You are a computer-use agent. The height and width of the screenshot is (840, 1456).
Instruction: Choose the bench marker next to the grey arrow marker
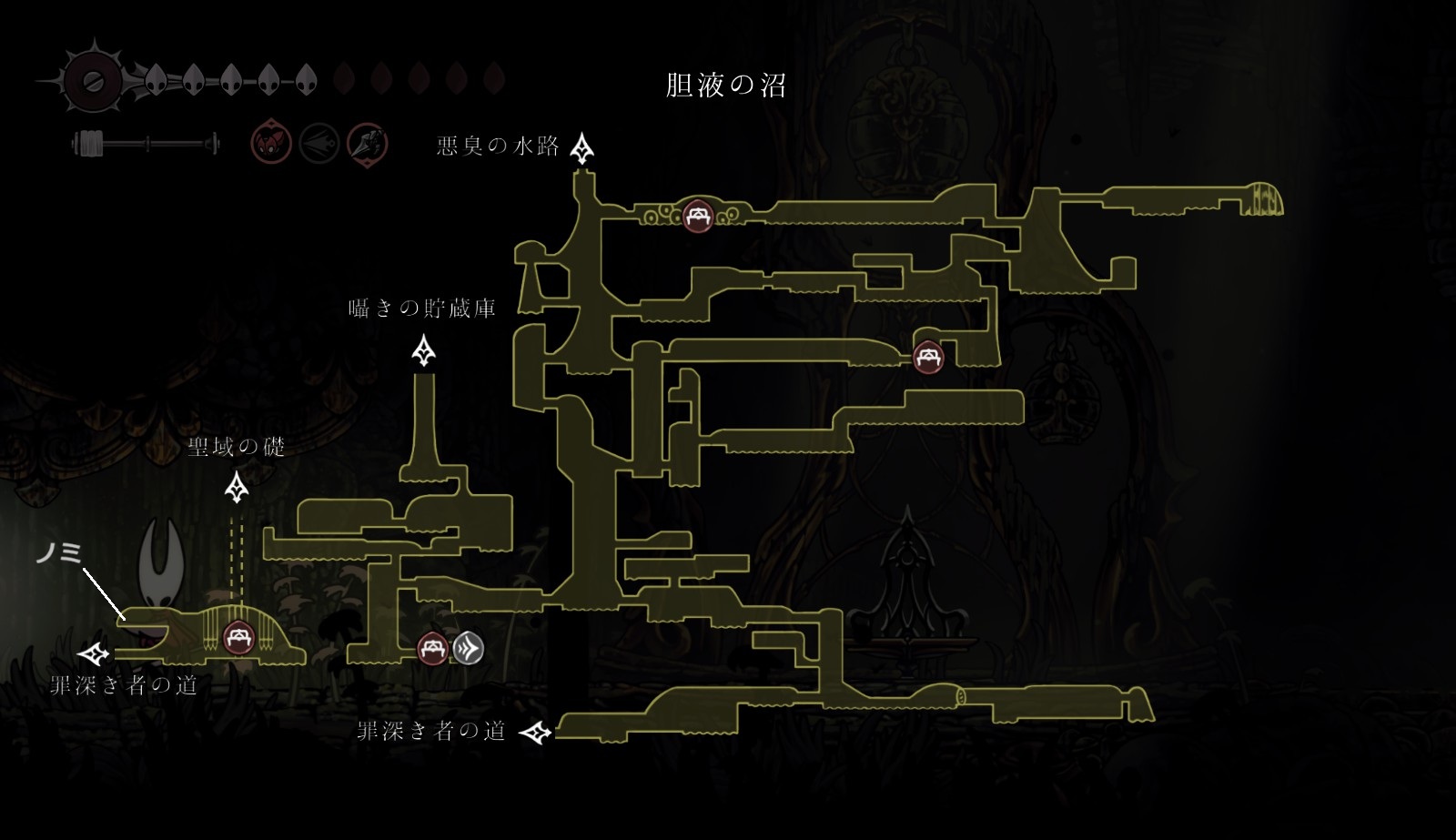[x=432, y=649]
